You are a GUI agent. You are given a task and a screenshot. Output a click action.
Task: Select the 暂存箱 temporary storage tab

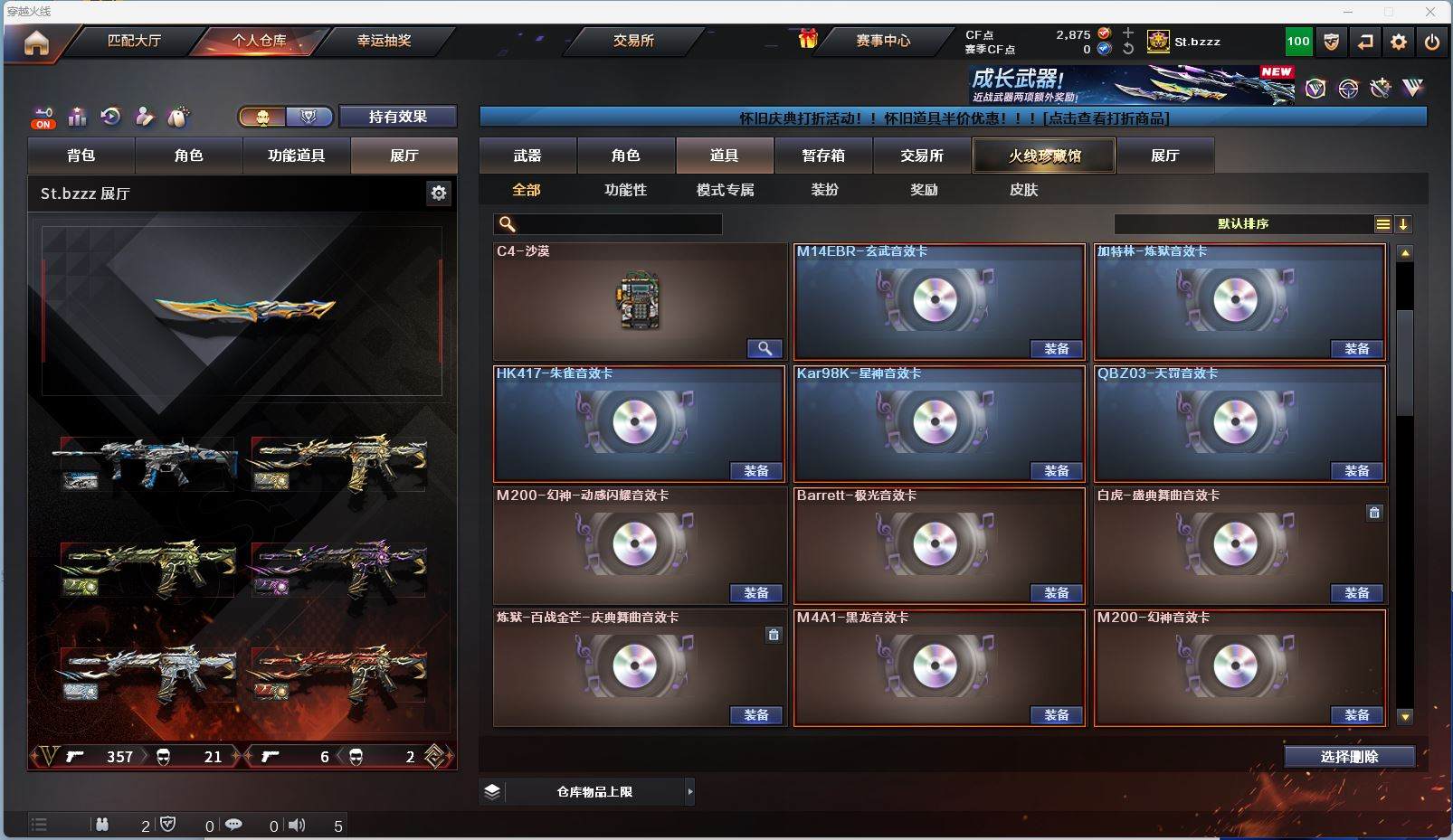(822, 156)
